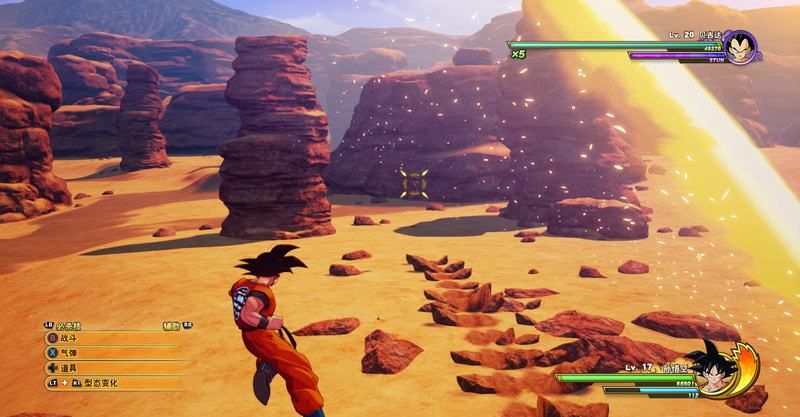
Task: Click Vegeta's enemy portrait icon
Action: tap(738, 47)
